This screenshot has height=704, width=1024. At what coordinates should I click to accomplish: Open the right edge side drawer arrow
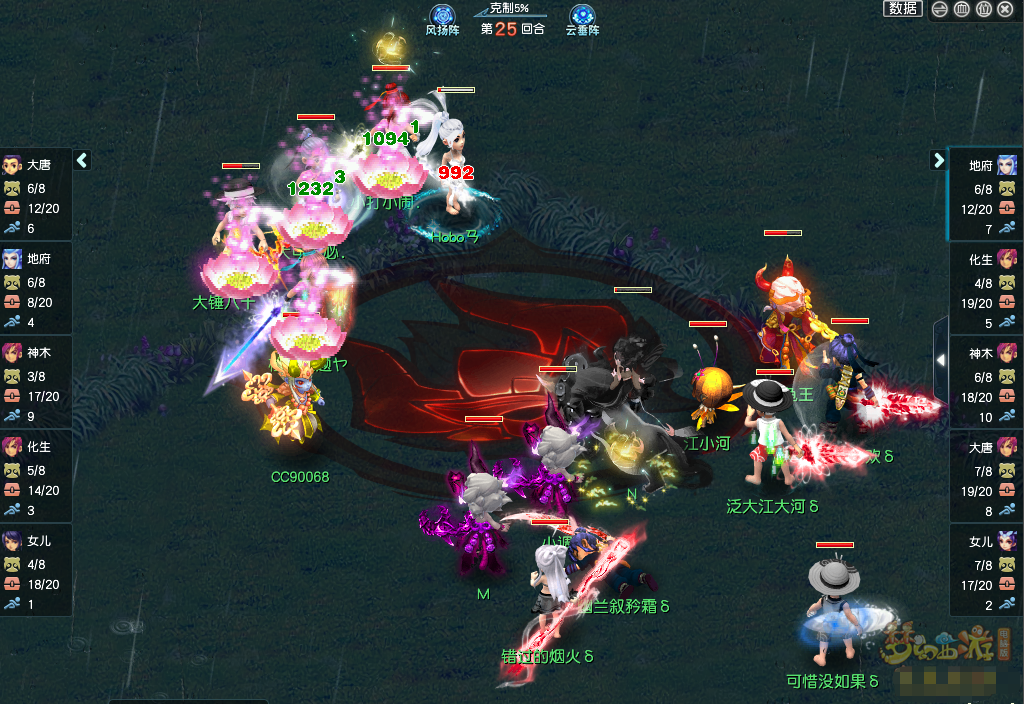pyautogui.click(x=940, y=359)
